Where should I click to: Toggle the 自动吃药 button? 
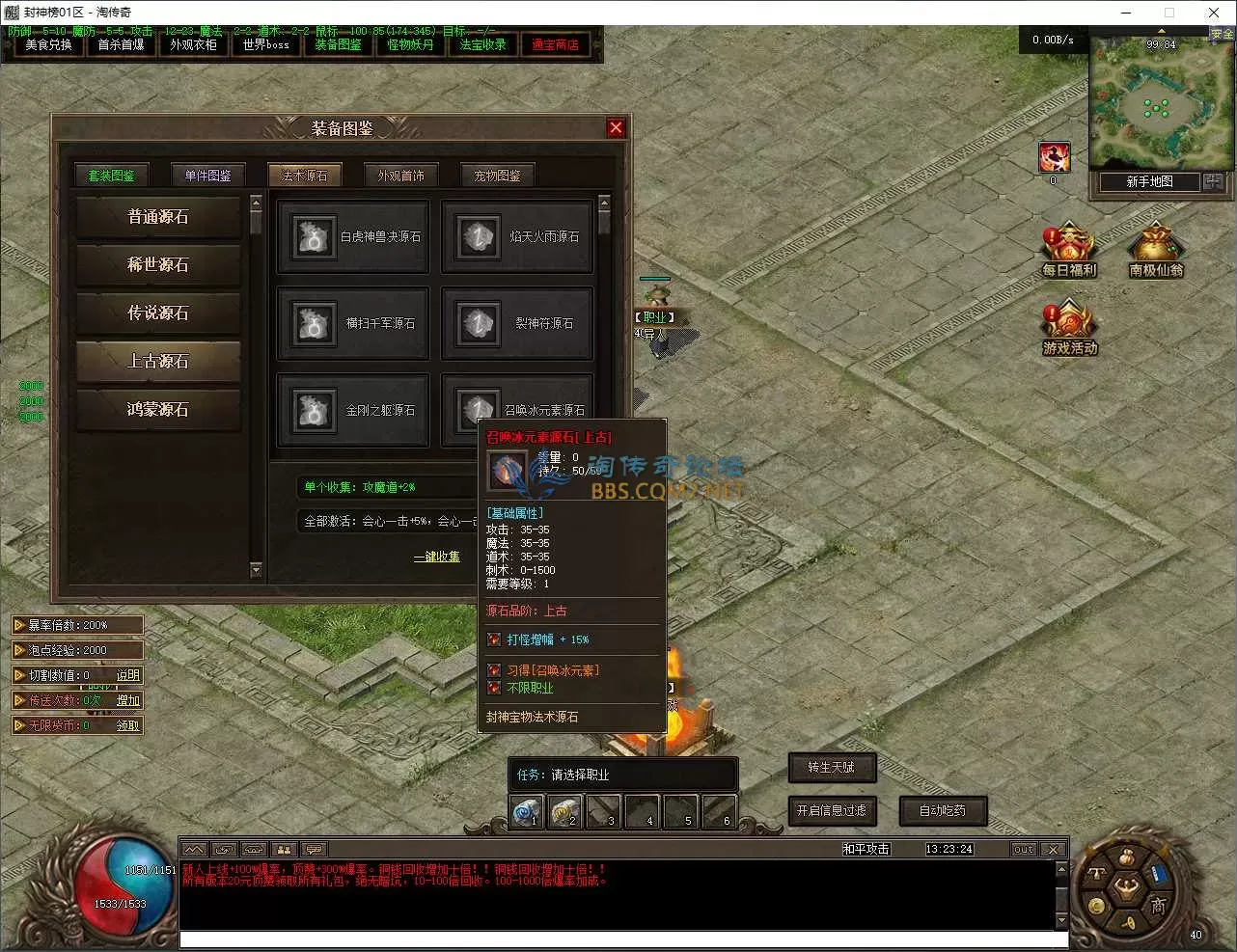click(943, 811)
